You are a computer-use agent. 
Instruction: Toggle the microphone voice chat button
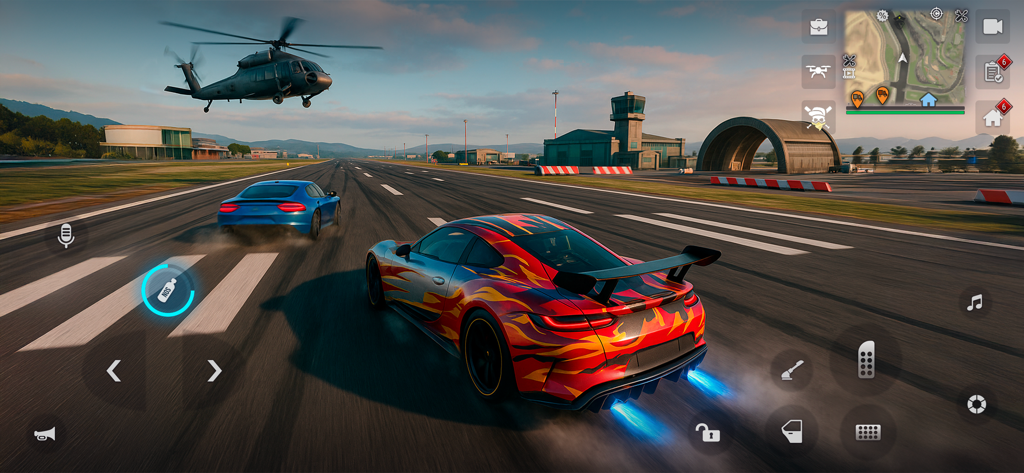tap(66, 236)
